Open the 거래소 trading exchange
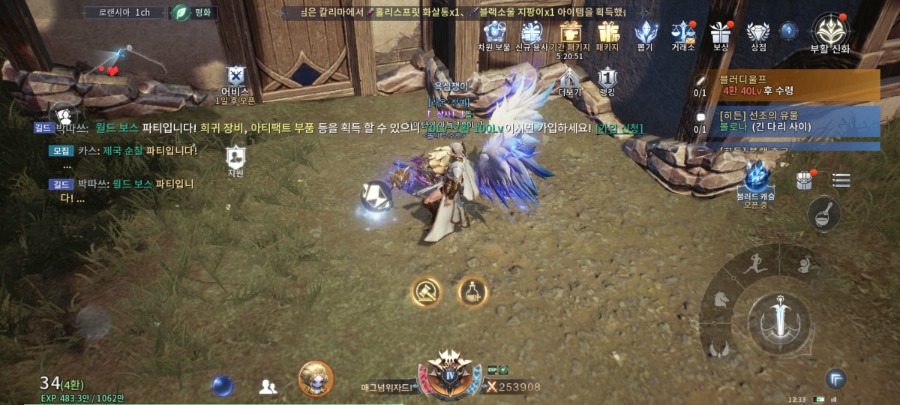The height and width of the screenshot is (405, 900). pyautogui.click(x=684, y=33)
